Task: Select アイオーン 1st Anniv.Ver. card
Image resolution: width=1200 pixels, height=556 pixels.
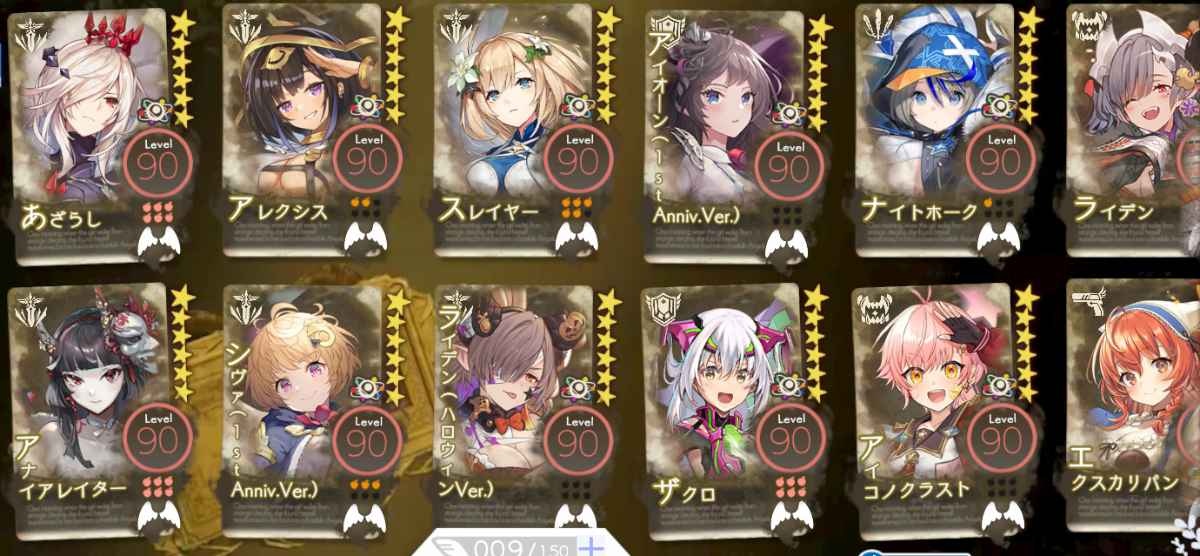Action: click(x=724, y=130)
